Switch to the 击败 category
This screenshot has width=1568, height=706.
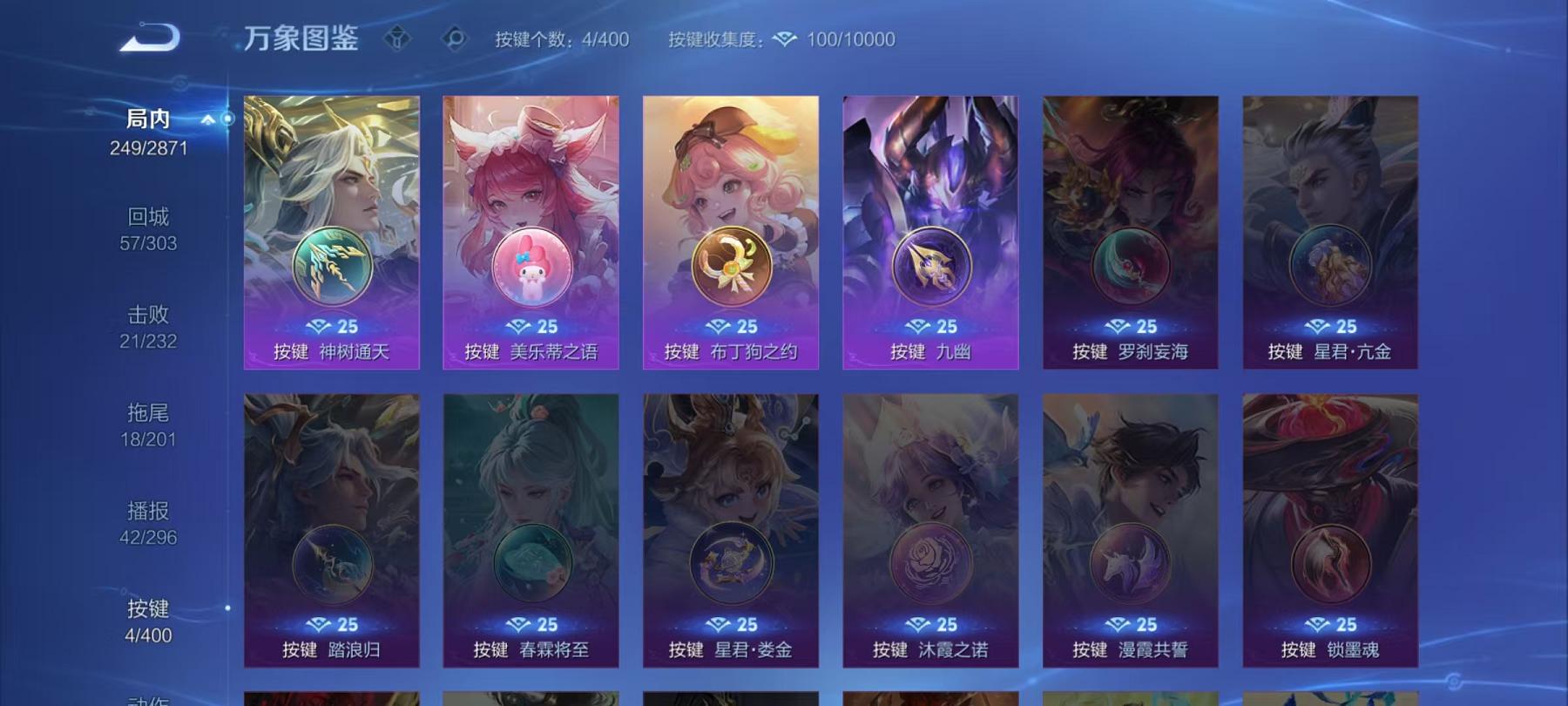click(x=148, y=316)
